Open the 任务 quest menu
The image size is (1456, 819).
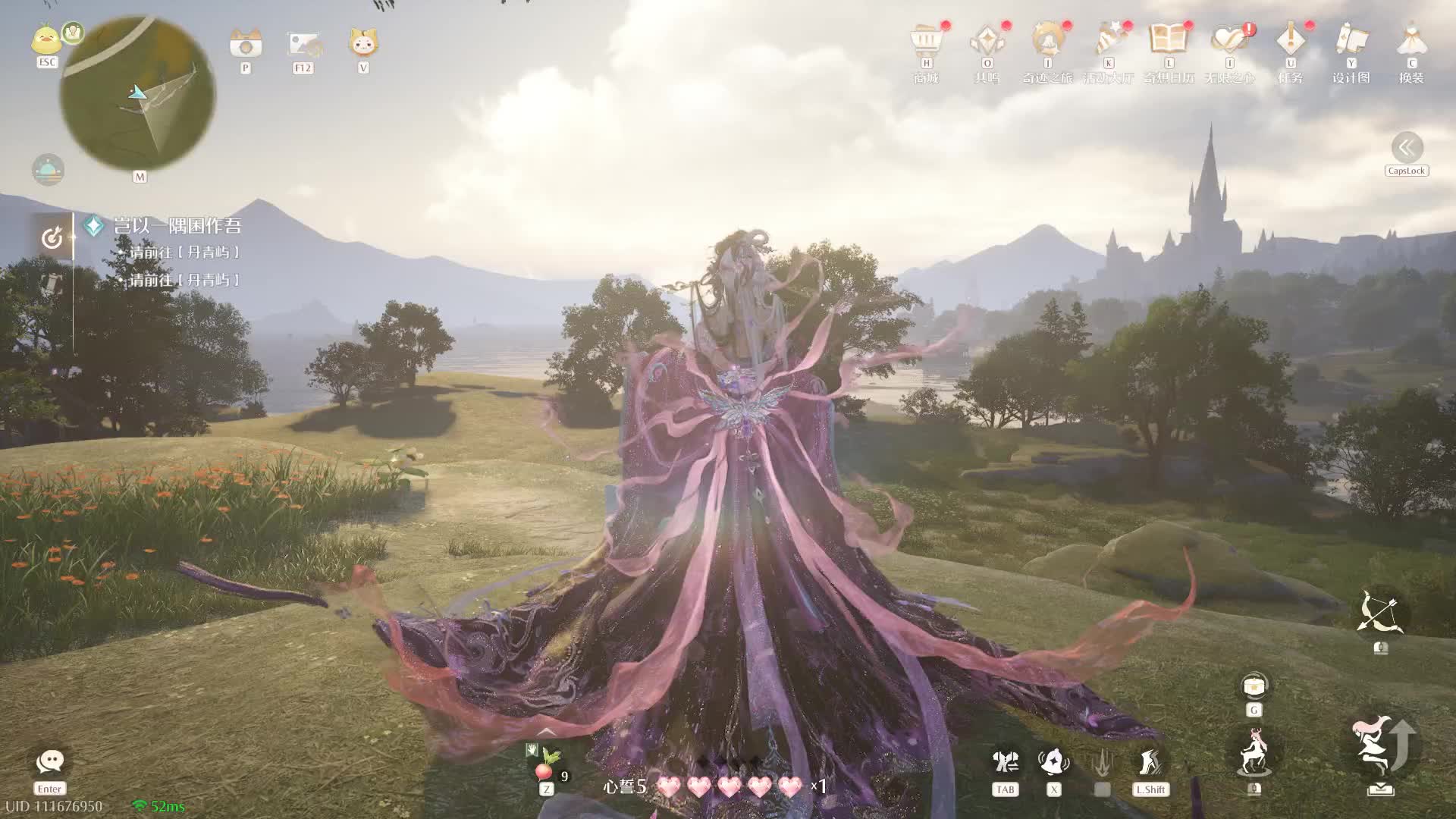[x=1290, y=41]
